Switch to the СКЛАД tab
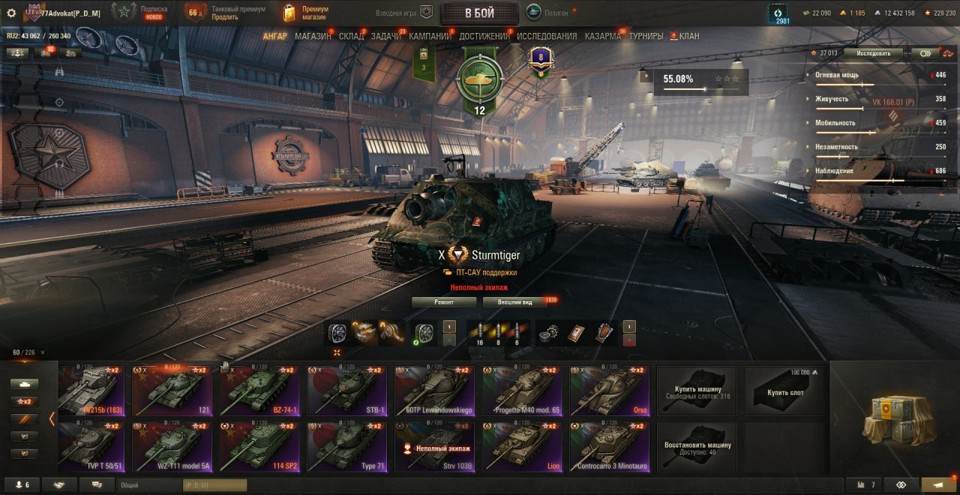Viewport: 960px width, 495px height. 351,36
